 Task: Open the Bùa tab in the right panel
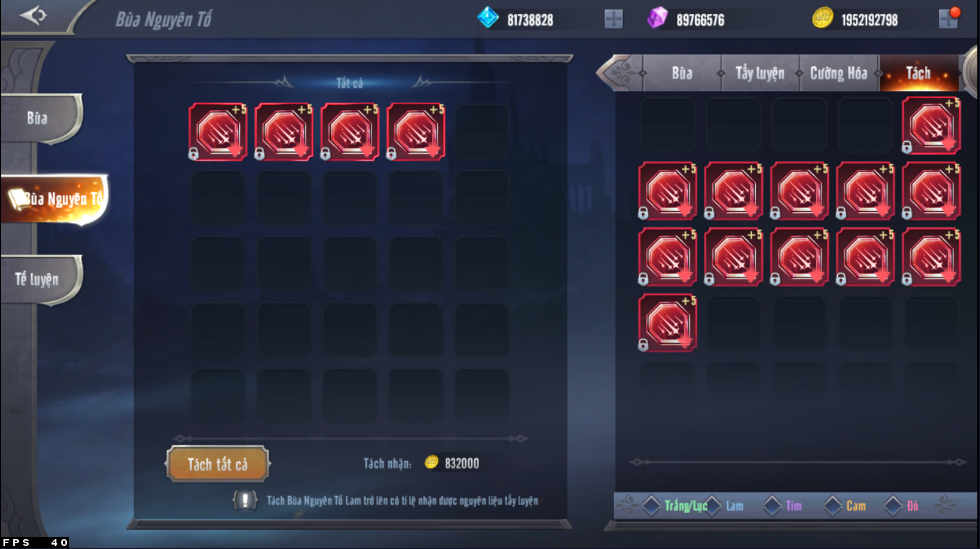click(x=682, y=73)
